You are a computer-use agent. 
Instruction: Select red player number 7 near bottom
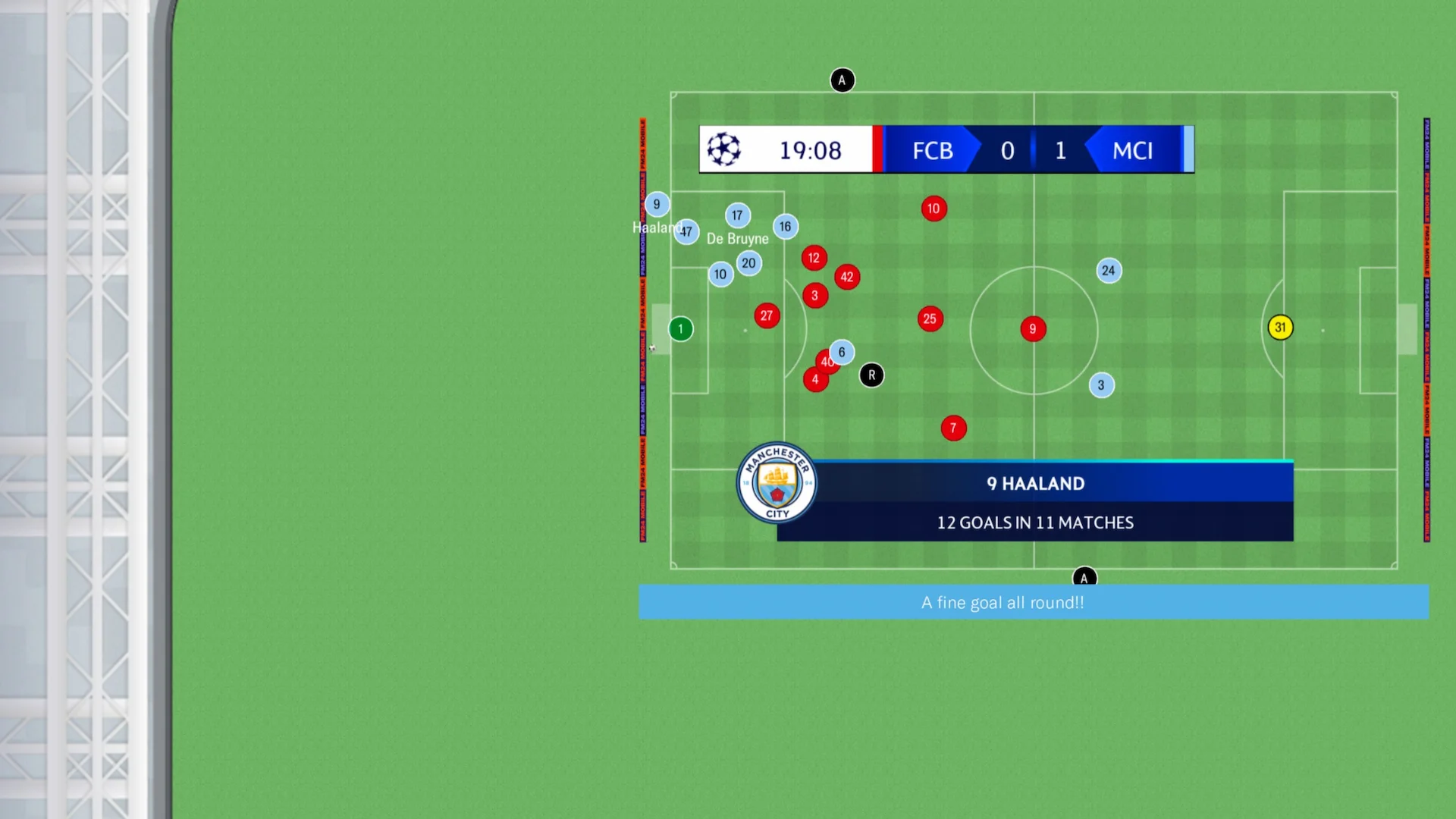[953, 428]
